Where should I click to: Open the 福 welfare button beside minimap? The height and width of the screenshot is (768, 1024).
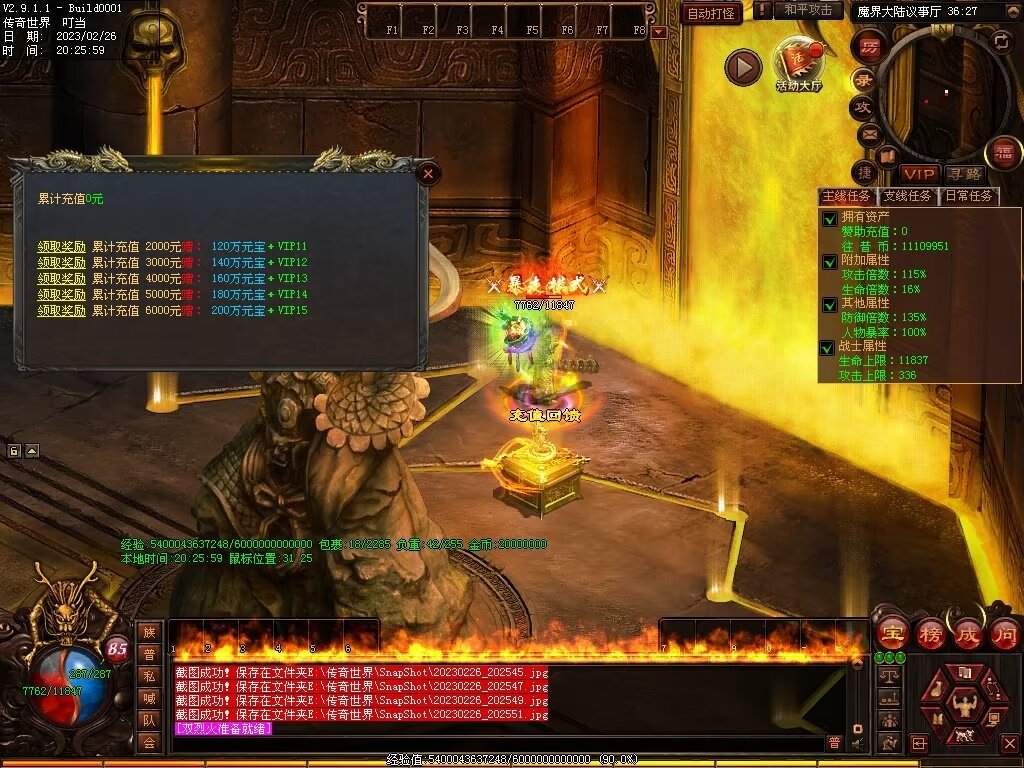1002,153
